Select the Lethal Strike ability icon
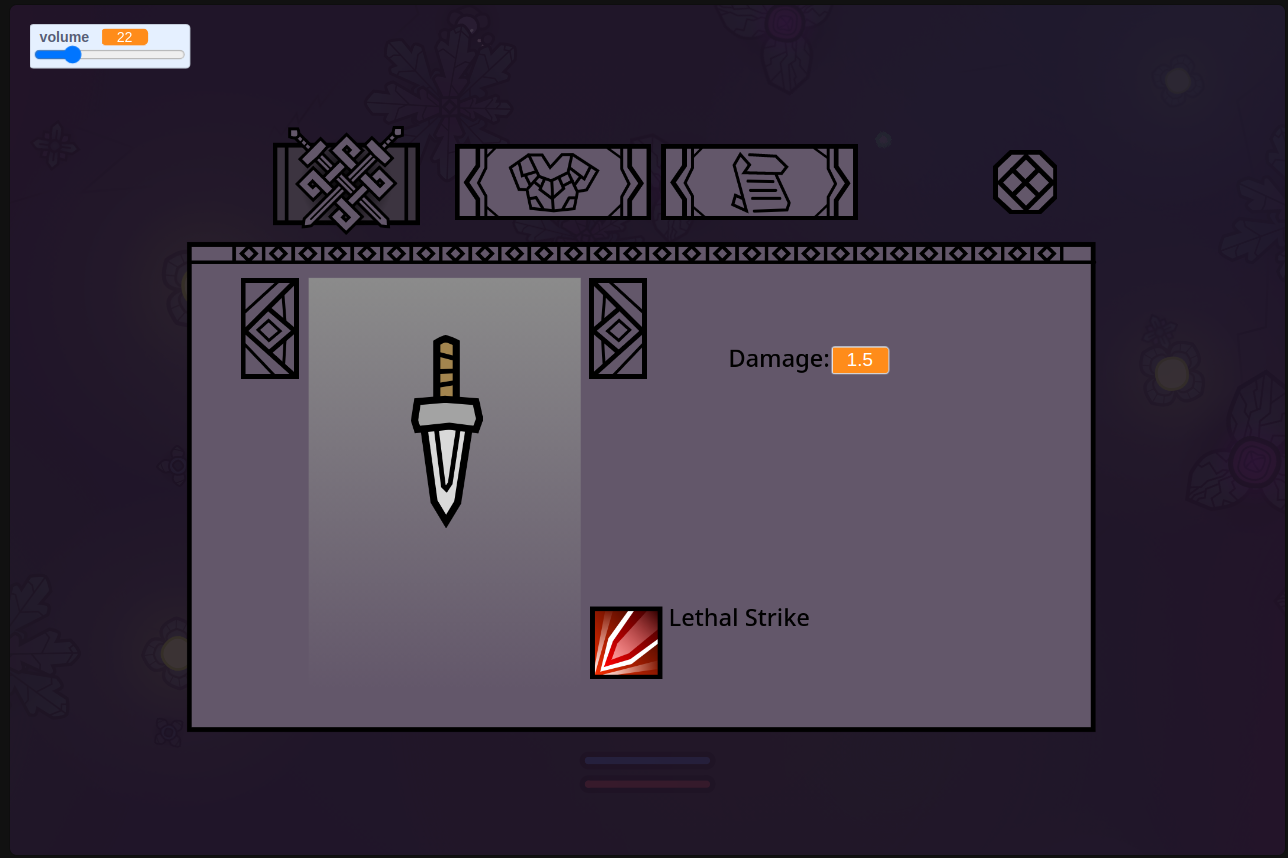The width and height of the screenshot is (1288, 858). pos(626,642)
